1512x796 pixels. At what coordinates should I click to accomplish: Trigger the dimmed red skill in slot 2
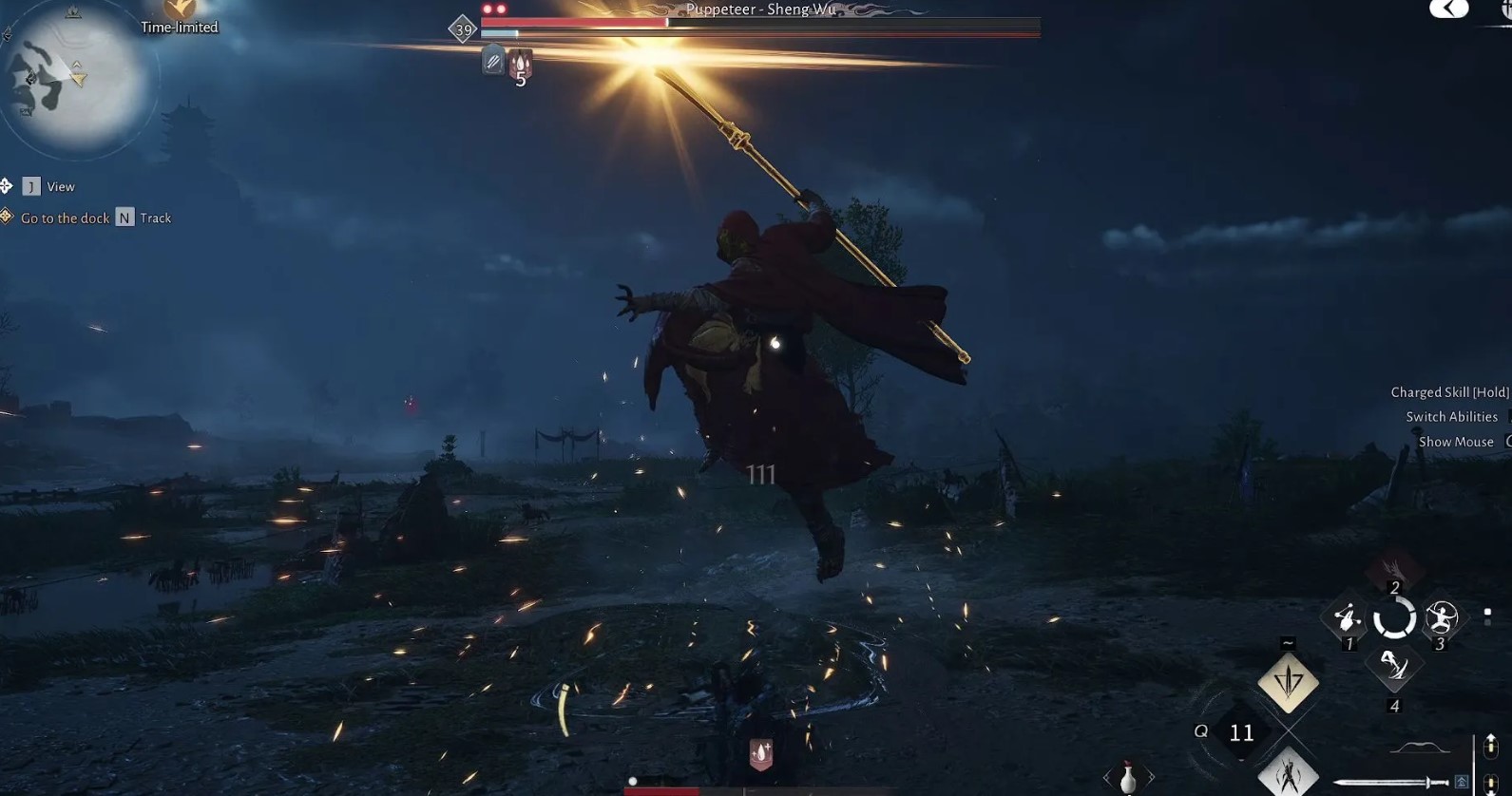(1393, 569)
